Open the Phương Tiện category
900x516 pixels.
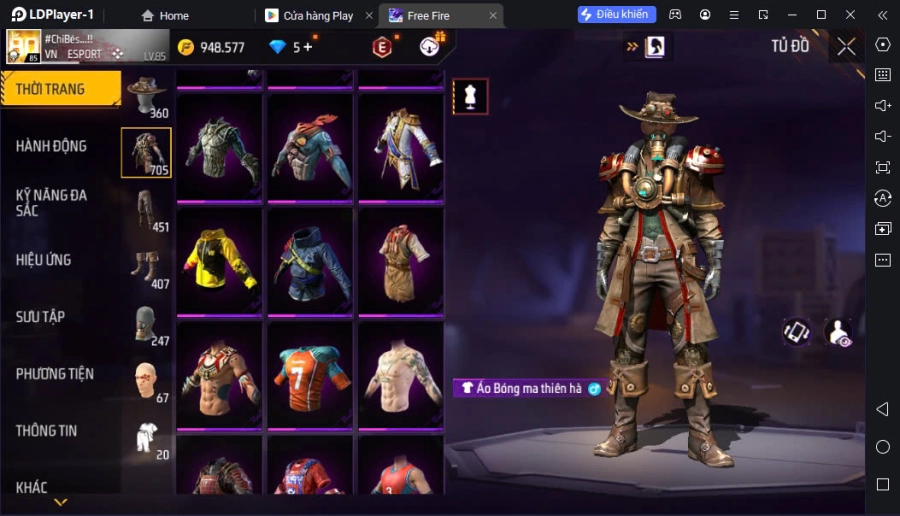(x=55, y=374)
